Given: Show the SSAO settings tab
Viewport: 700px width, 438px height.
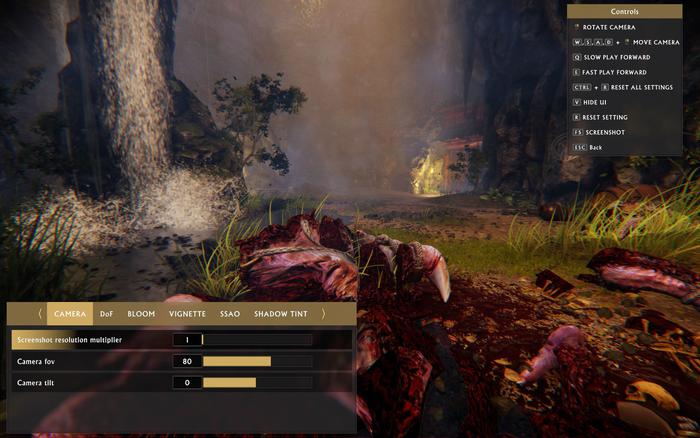Looking at the screenshot, I should 230,314.
